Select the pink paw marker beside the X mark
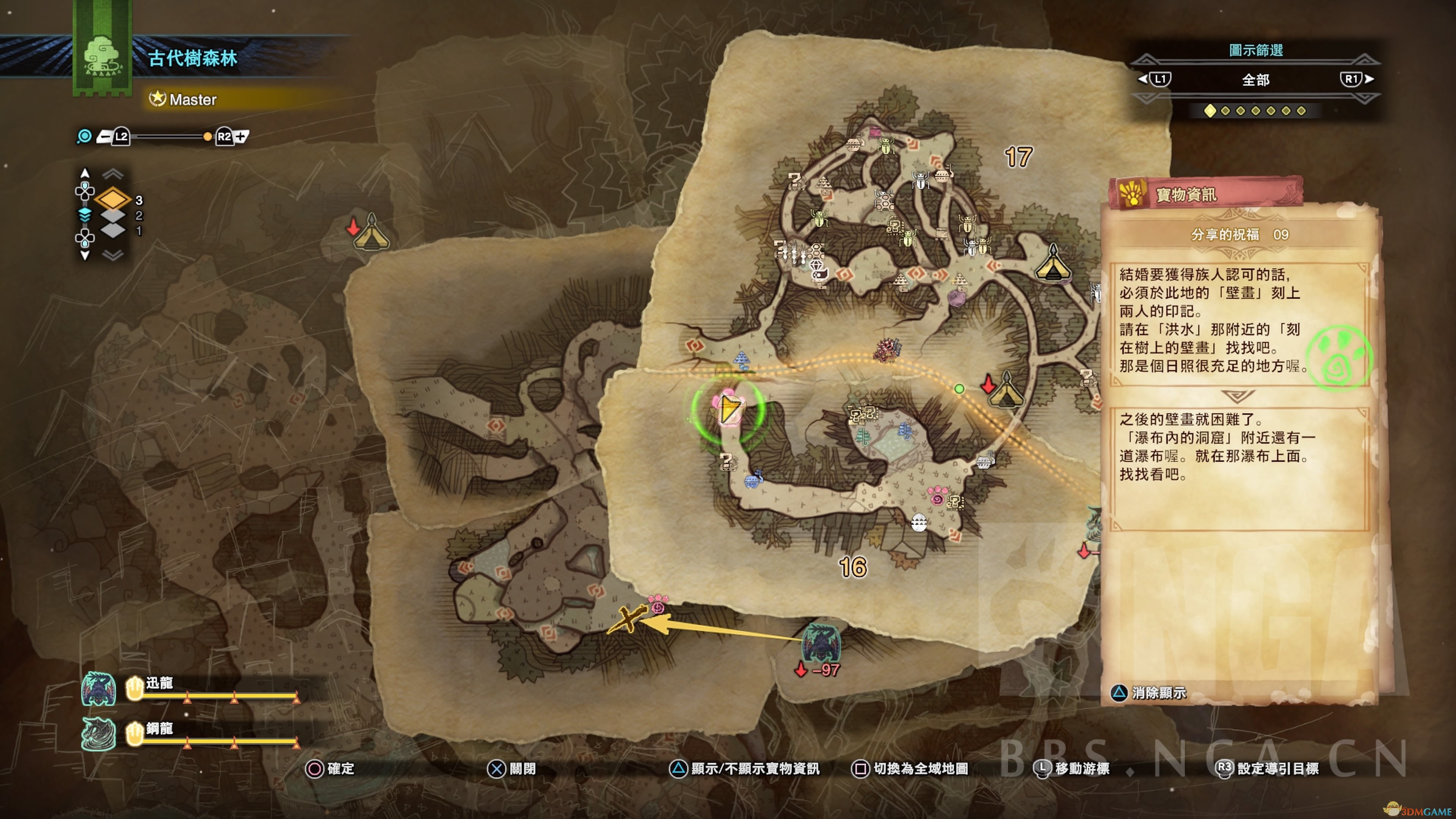 coord(658,604)
